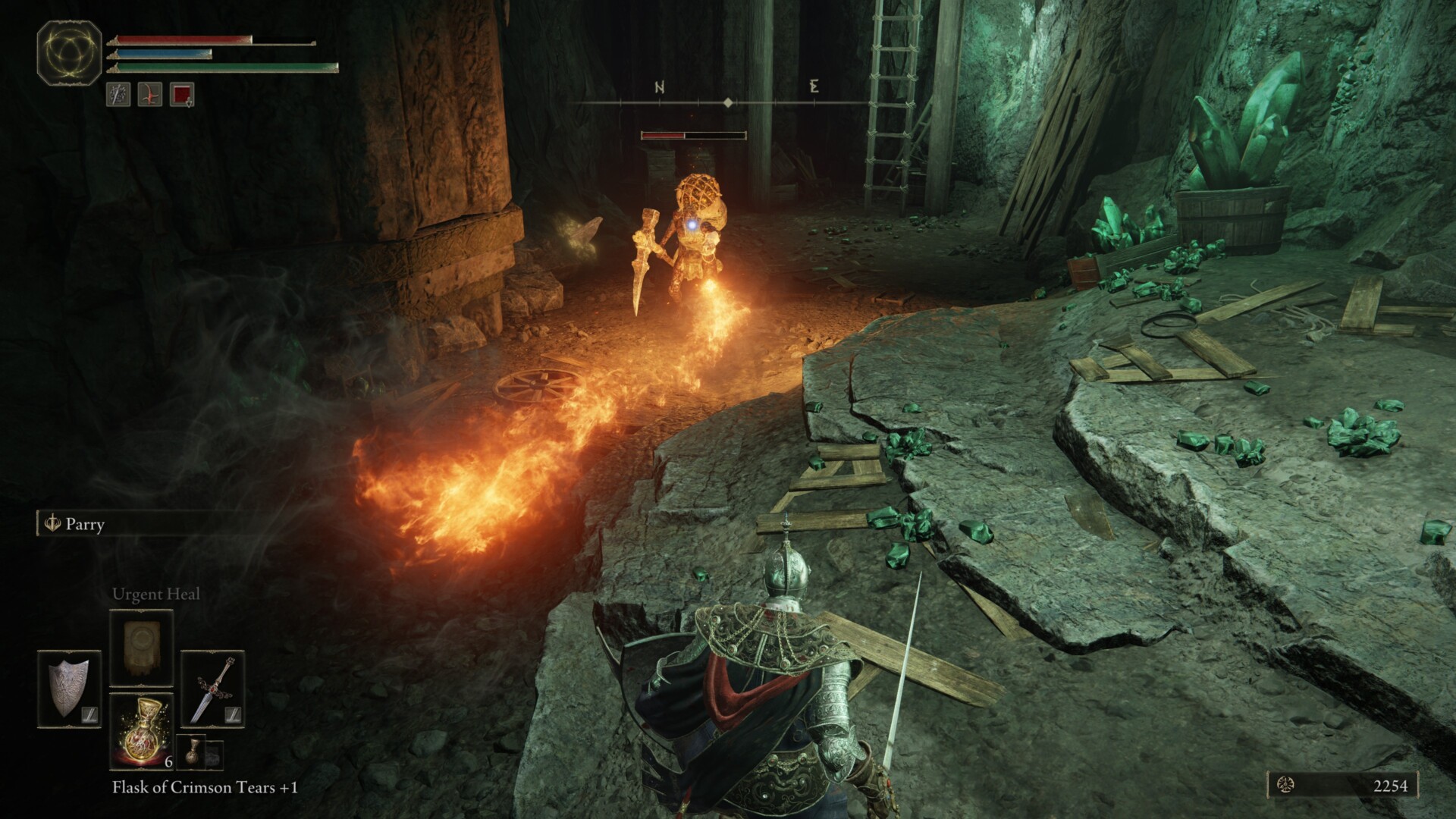Inspect the sword-and-sphere status effect icon
Image resolution: width=1456 pixels, height=819 pixels.
pos(118,95)
